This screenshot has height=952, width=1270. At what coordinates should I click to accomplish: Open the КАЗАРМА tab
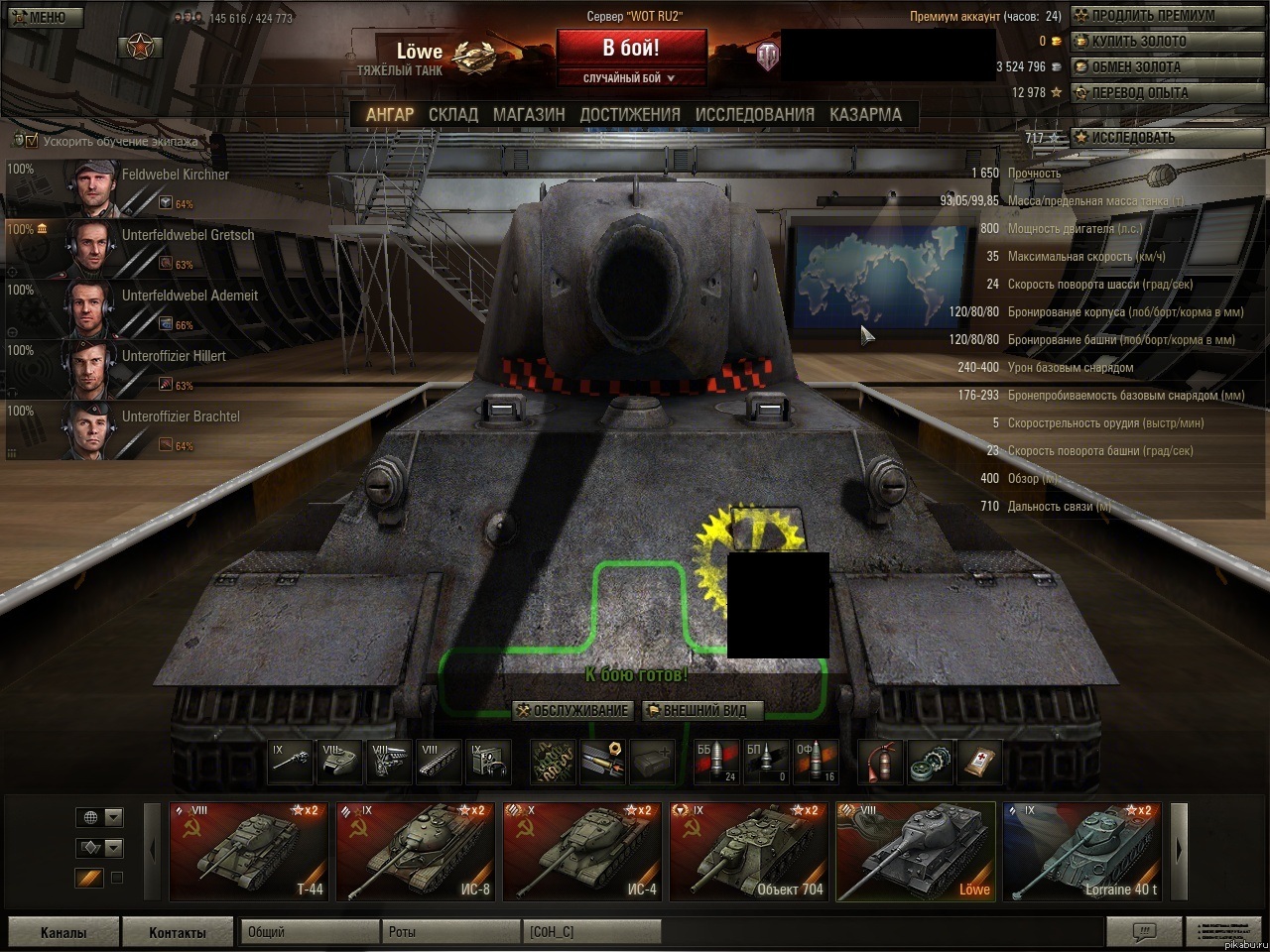pyautogui.click(x=865, y=114)
